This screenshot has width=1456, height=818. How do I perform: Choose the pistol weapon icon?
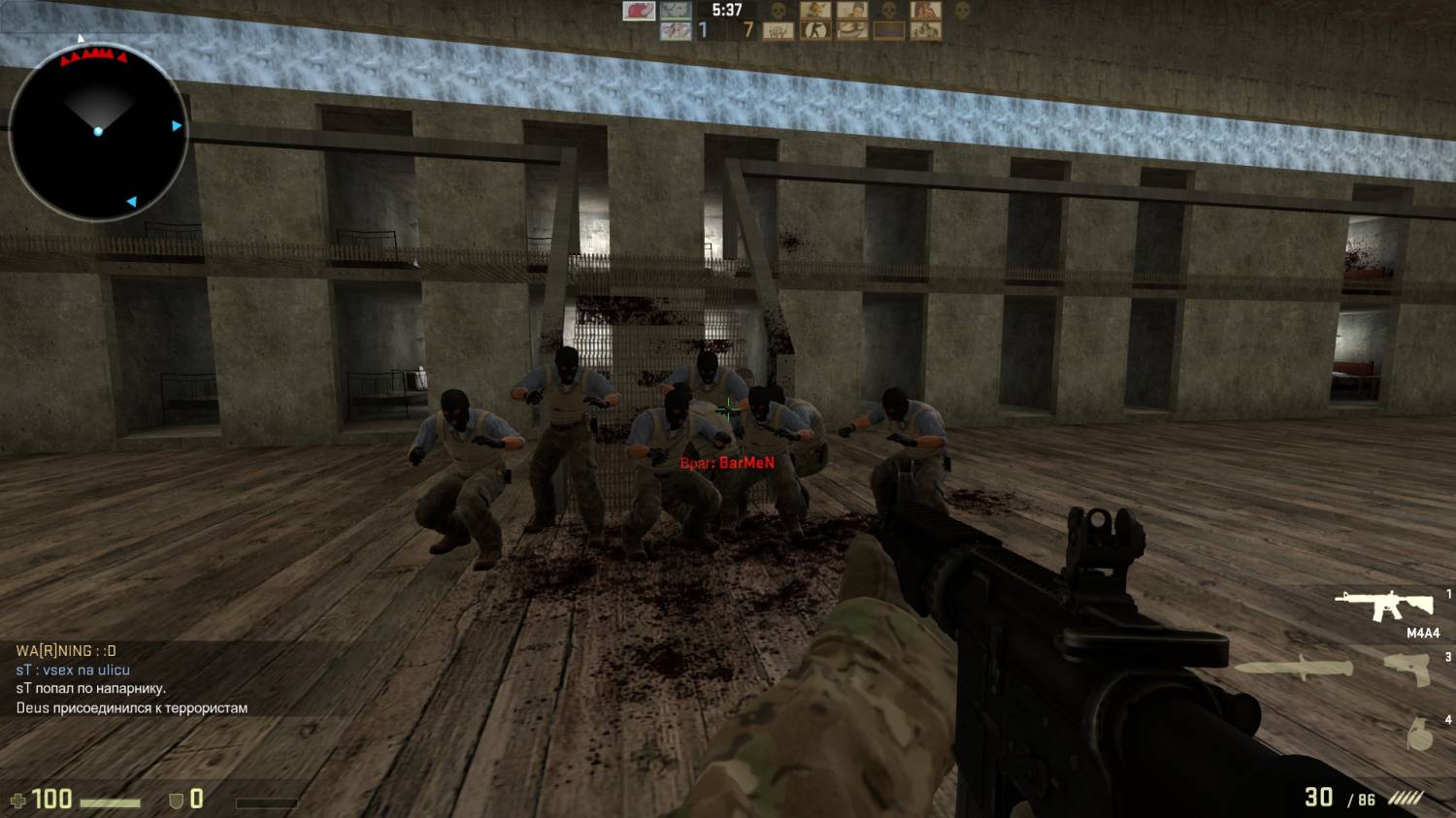[1408, 669]
